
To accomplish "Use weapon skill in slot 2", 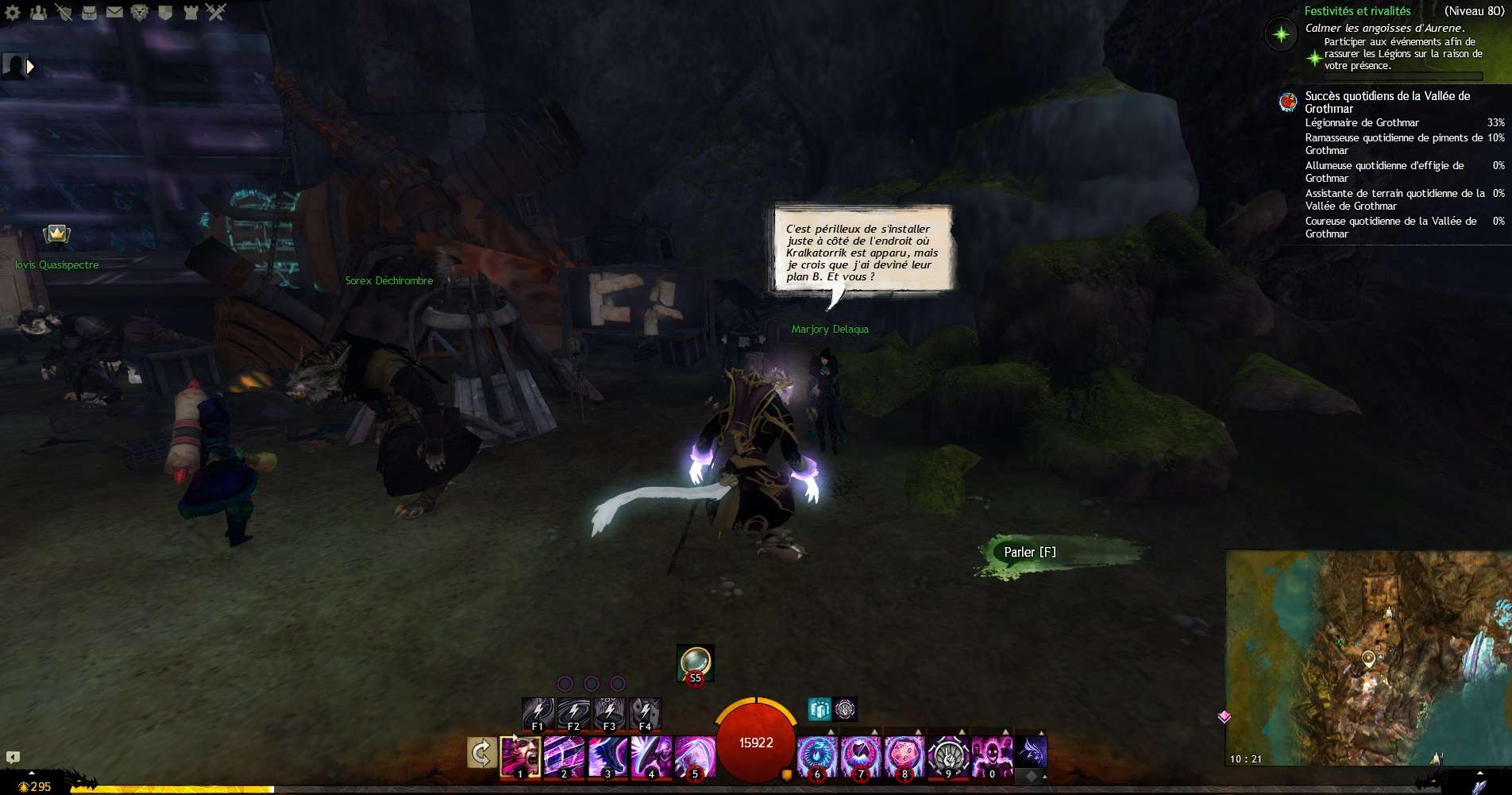I will click(x=564, y=755).
